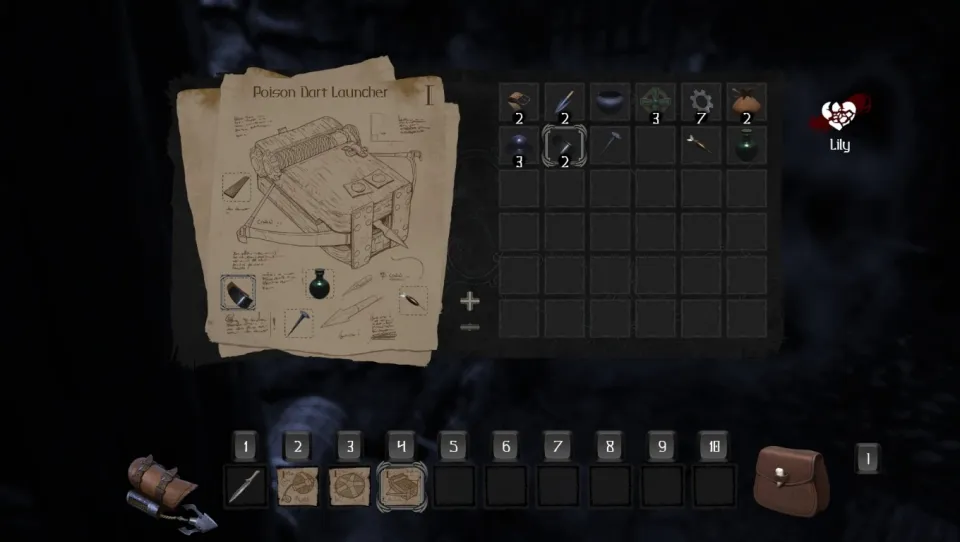Choose the orange pouch item stack

[746, 102]
